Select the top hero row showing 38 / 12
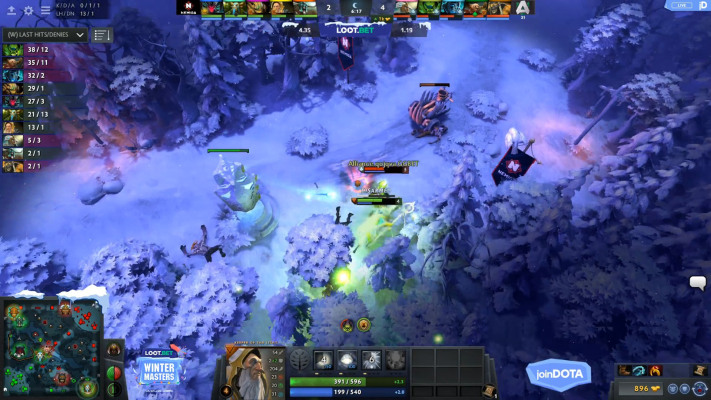Screen dimensions: 711x400 [x=30, y=49]
